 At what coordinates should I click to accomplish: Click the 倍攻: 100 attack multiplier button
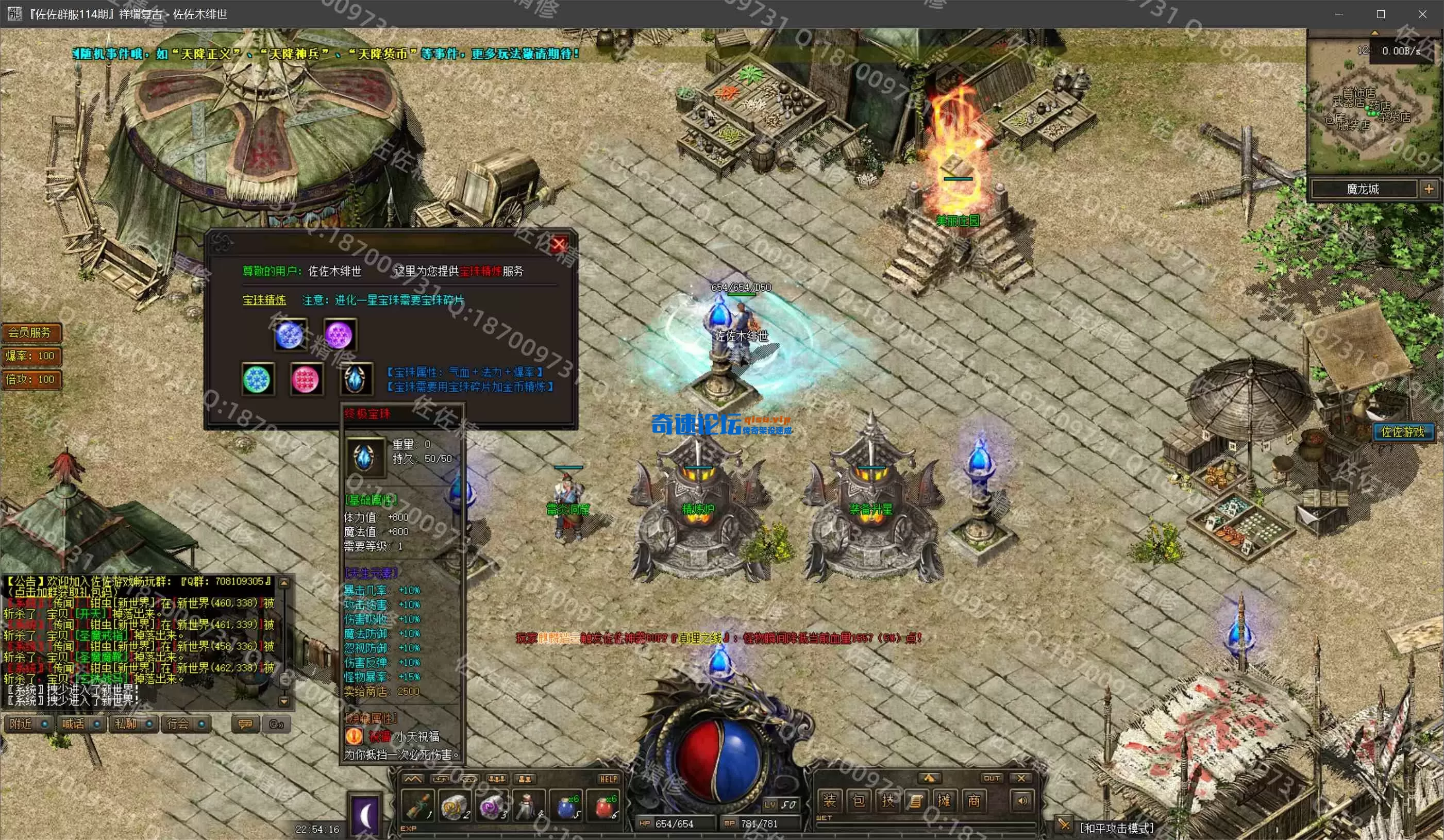(30, 379)
